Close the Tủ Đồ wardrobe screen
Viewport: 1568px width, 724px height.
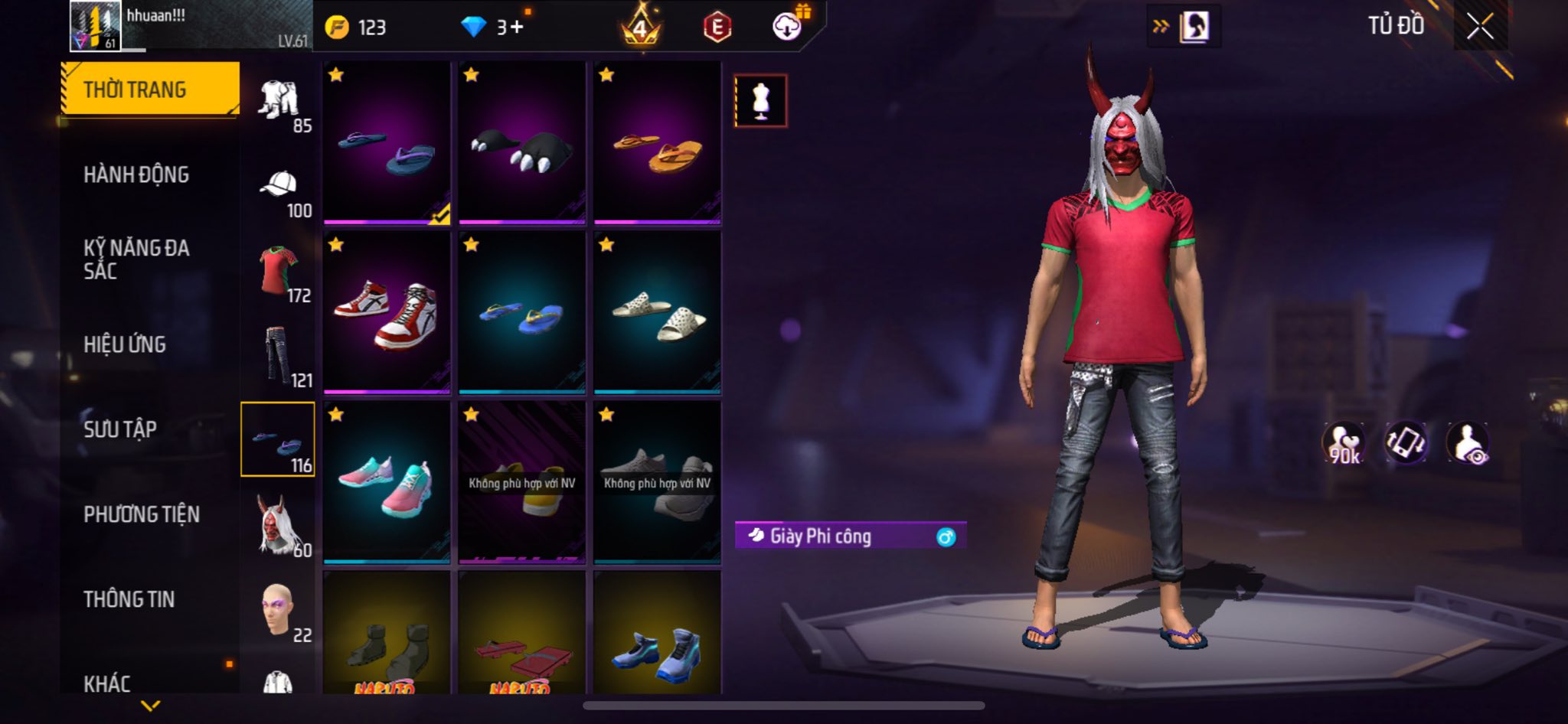point(1480,27)
